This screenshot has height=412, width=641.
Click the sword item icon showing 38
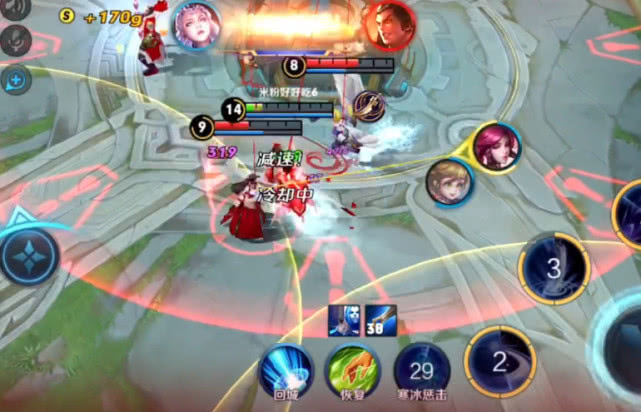tap(380, 321)
